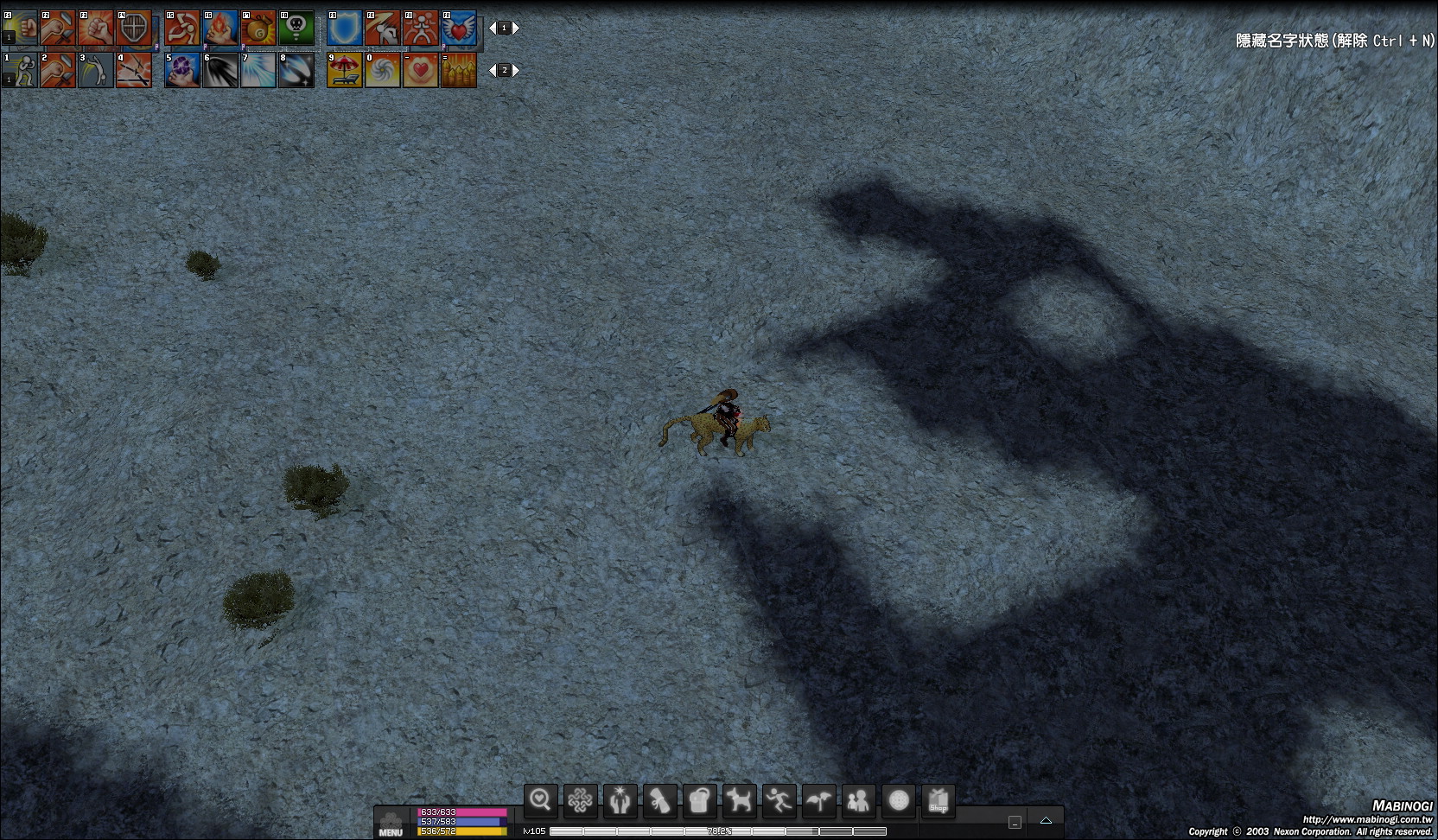Open the backpack inventory icon

pos(699,801)
